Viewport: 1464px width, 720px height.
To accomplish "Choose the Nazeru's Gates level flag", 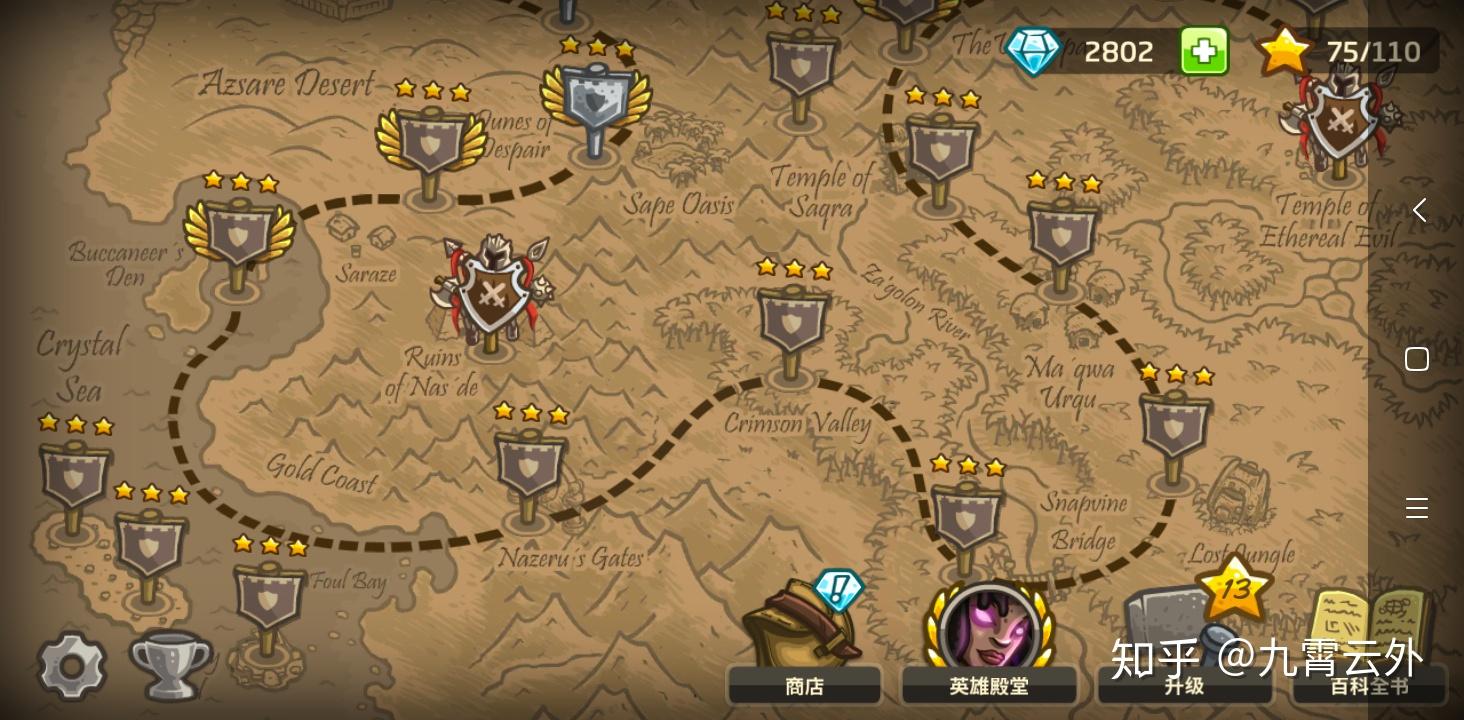I will point(530,466).
